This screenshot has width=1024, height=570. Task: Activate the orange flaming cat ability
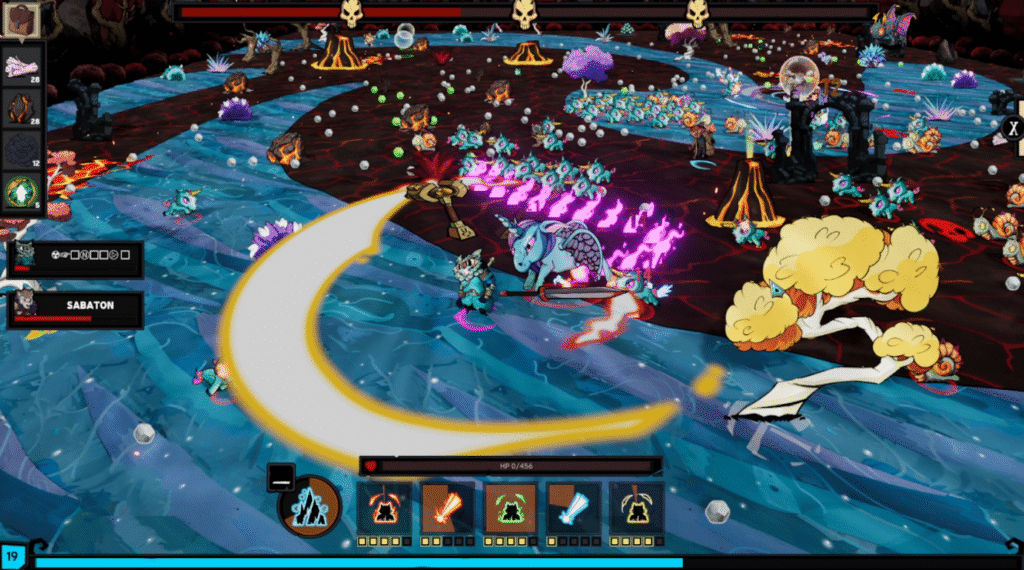(x=384, y=507)
